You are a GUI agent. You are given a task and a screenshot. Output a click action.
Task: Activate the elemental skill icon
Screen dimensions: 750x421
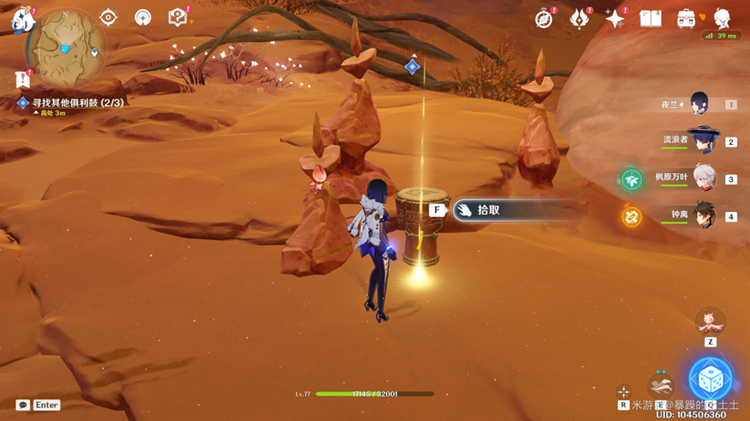660,383
